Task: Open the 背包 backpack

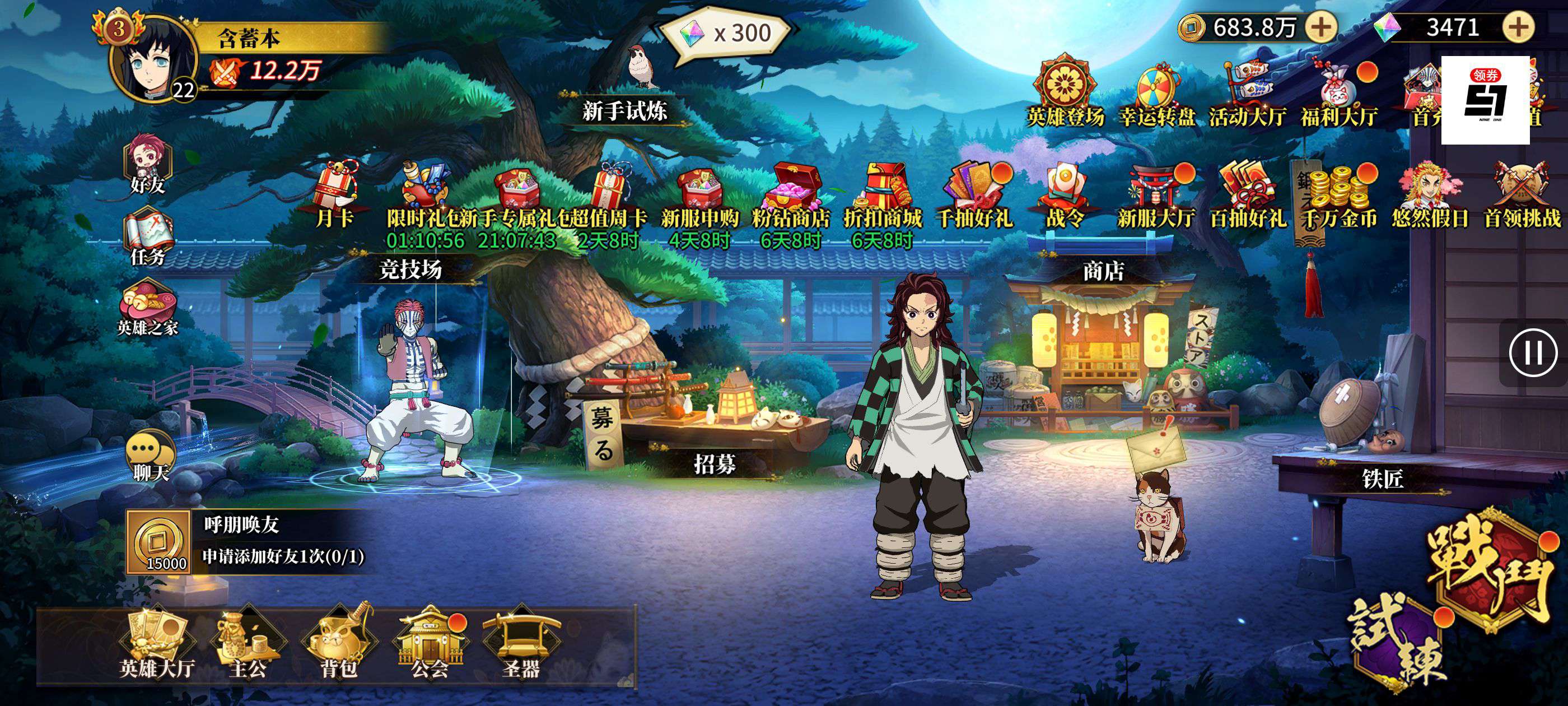Action: [338, 645]
